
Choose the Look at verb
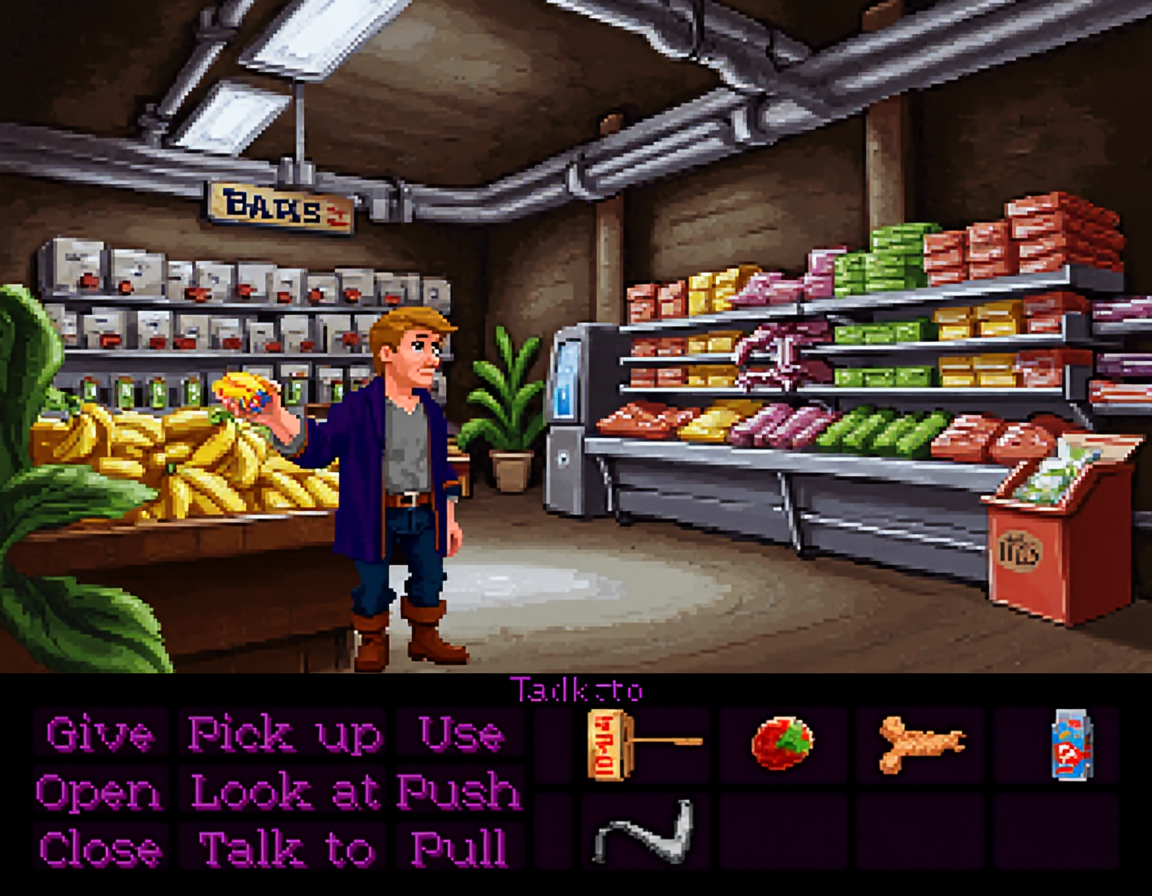(286, 792)
